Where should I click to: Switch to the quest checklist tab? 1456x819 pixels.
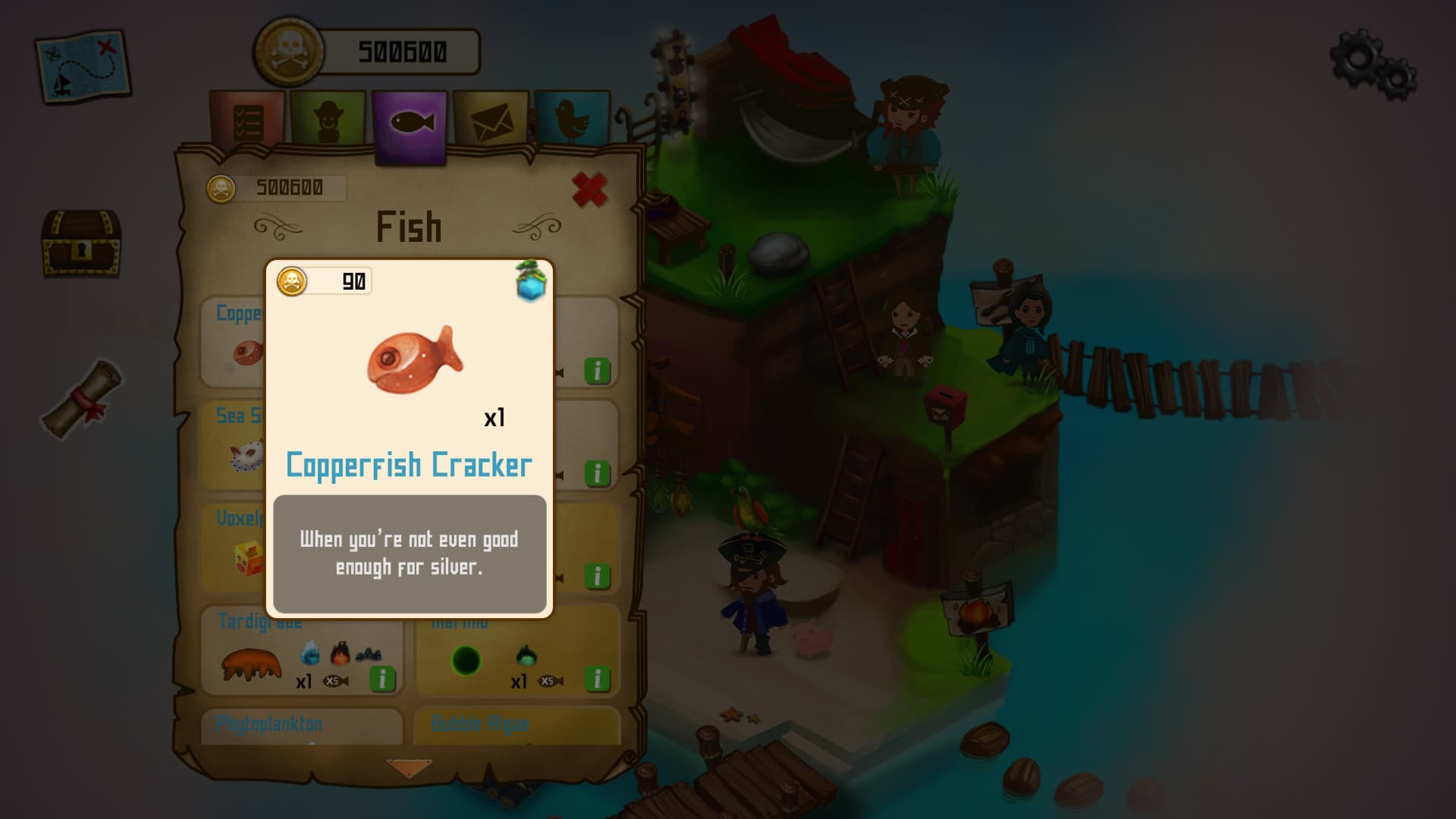(250, 121)
